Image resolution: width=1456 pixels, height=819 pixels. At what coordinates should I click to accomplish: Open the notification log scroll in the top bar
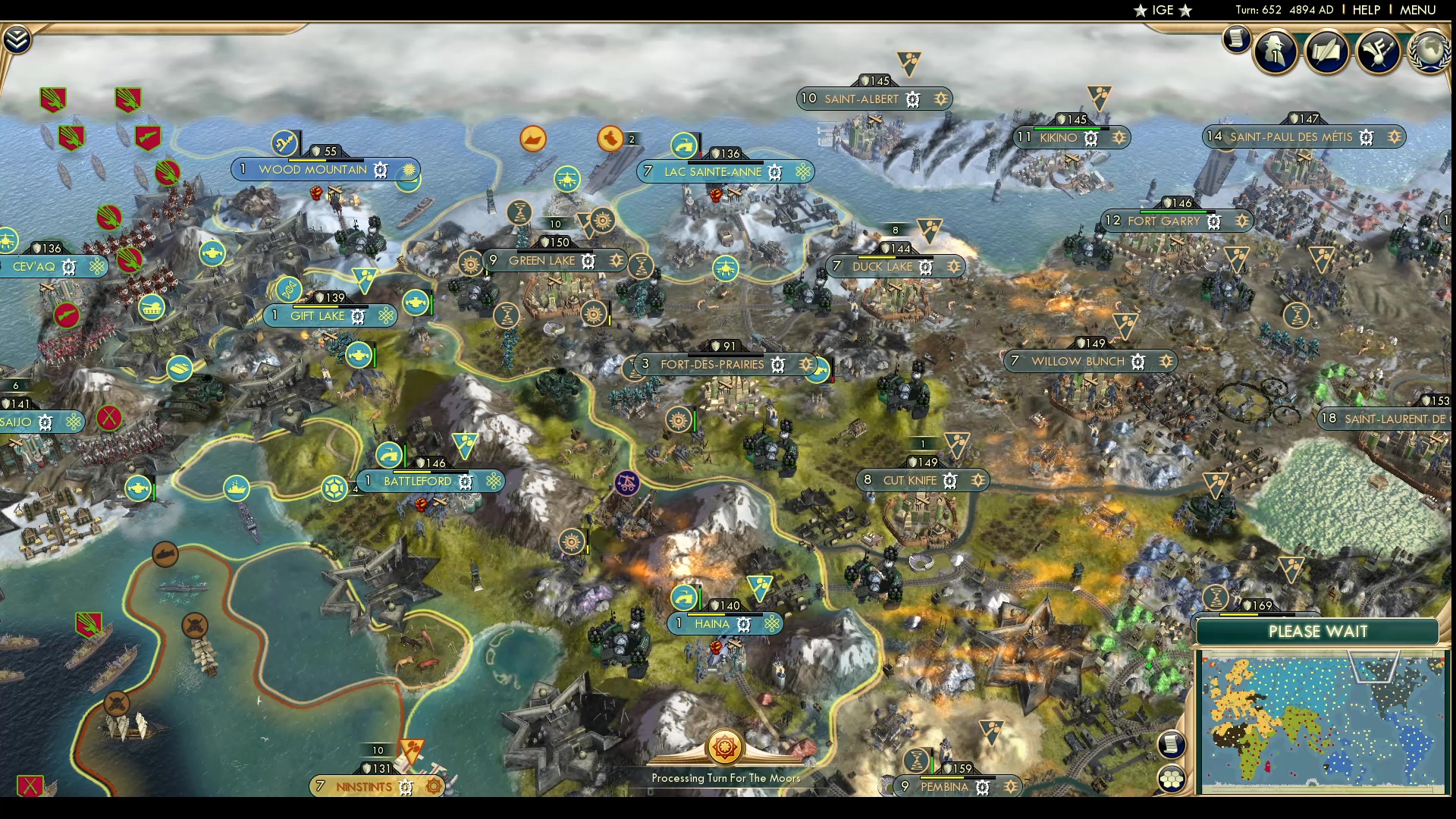1236,38
